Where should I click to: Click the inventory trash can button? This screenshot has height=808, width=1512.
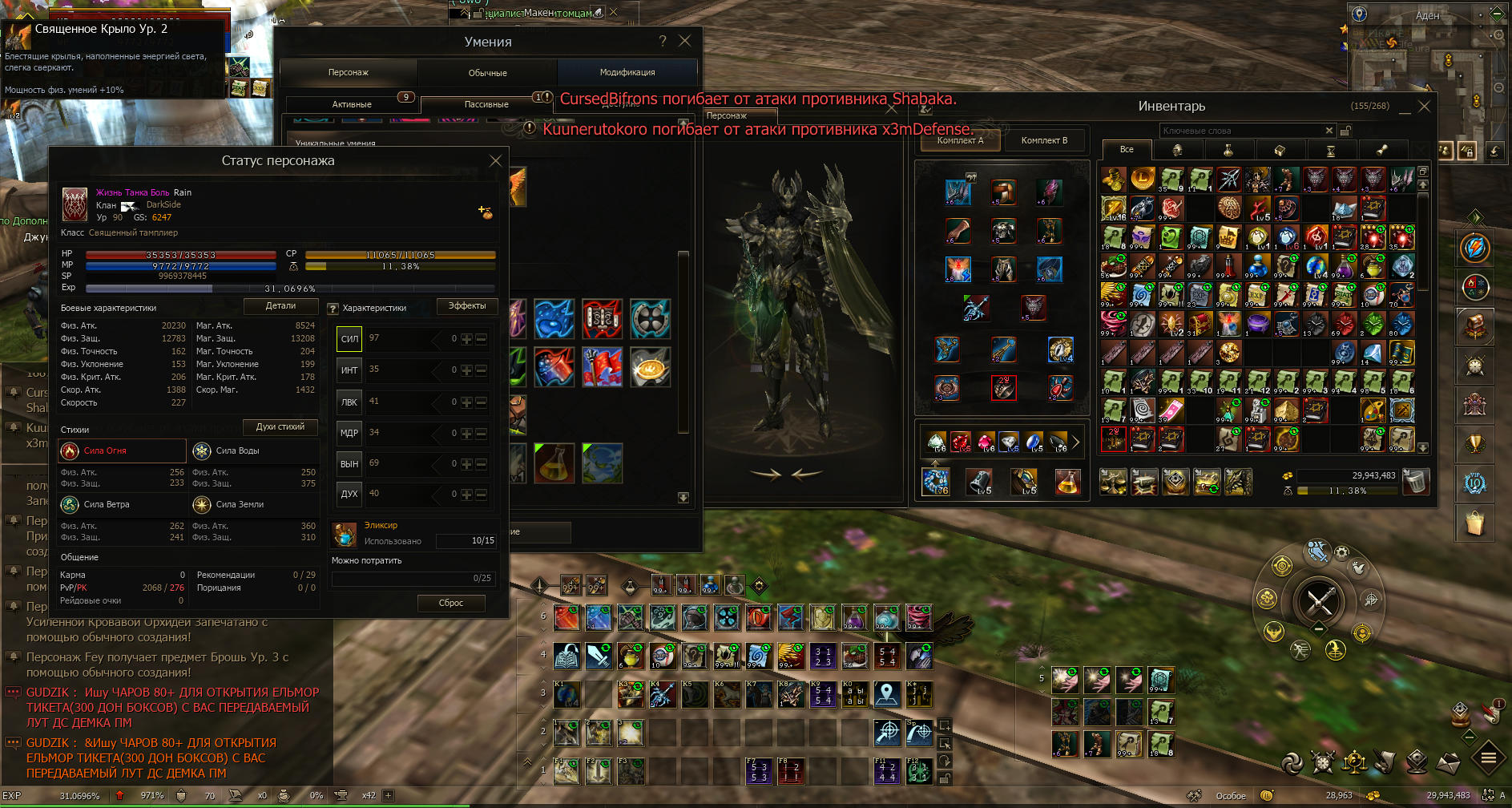(1416, 482)
